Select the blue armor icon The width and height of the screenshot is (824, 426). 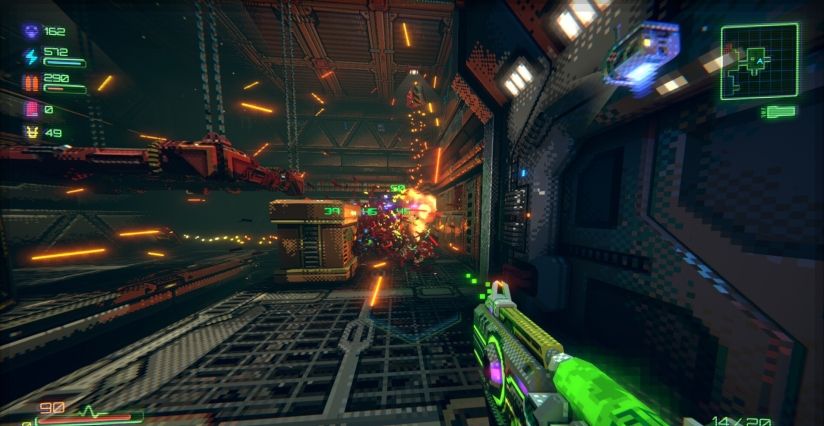pyautogui.click(x=30, y=32)
